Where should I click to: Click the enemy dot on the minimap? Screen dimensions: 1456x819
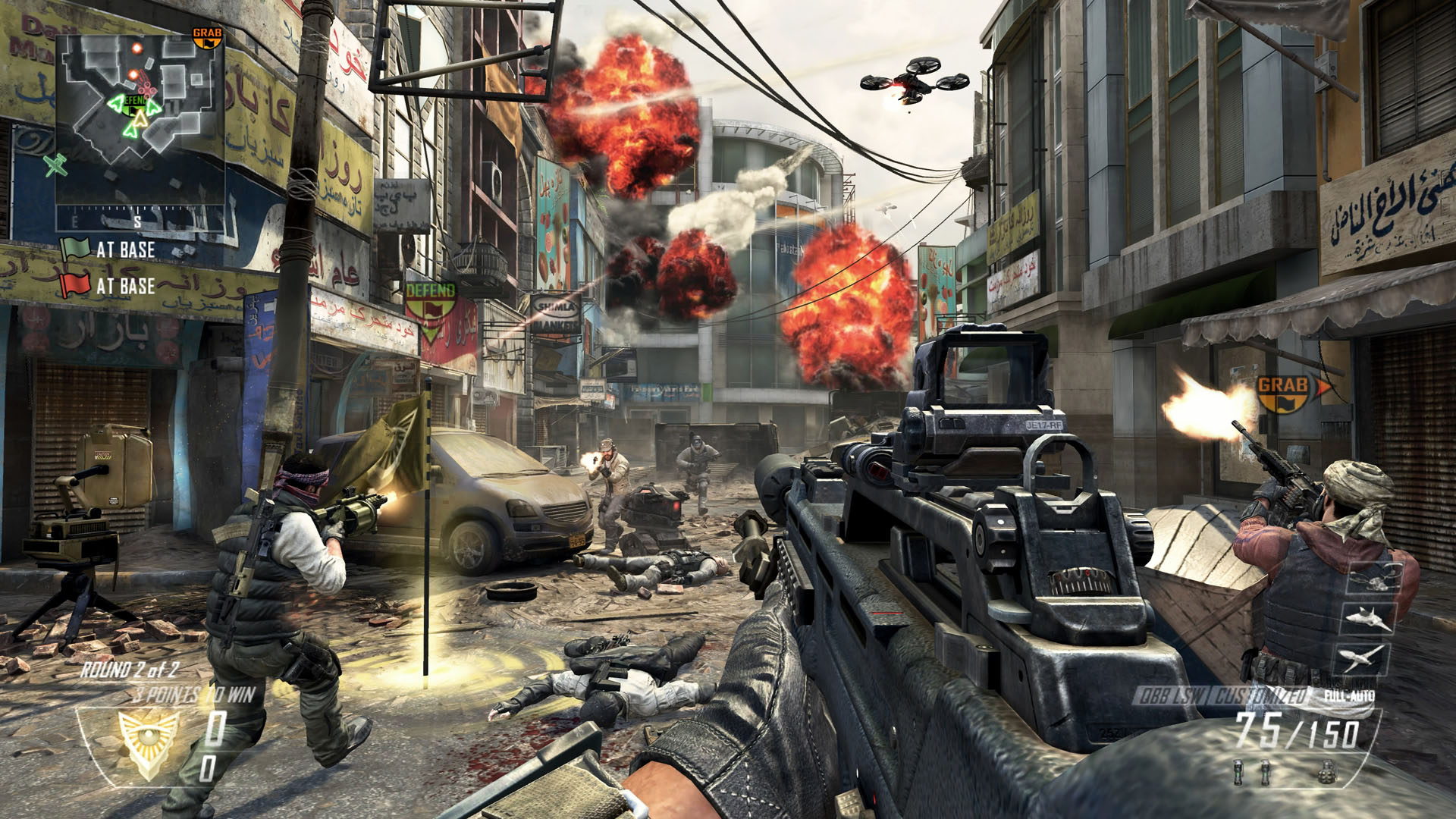[138, 47]
